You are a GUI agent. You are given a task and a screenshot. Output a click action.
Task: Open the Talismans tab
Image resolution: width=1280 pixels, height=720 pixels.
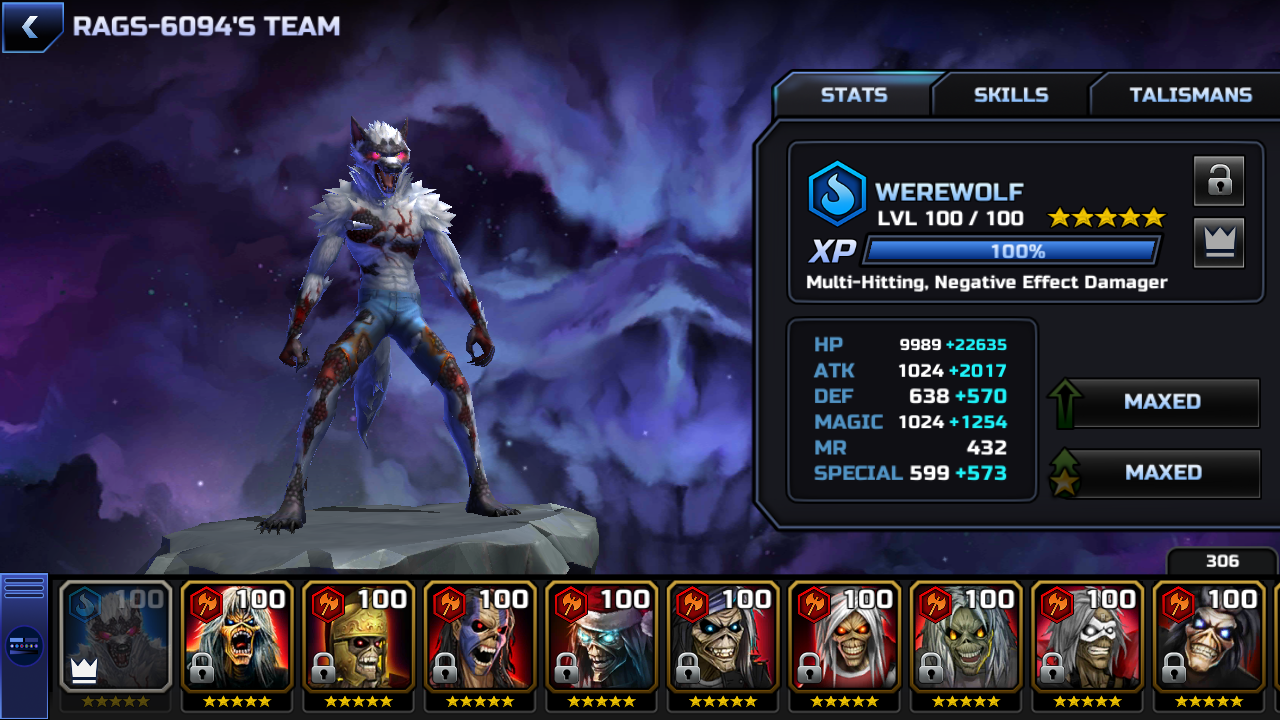(1190, 95)
